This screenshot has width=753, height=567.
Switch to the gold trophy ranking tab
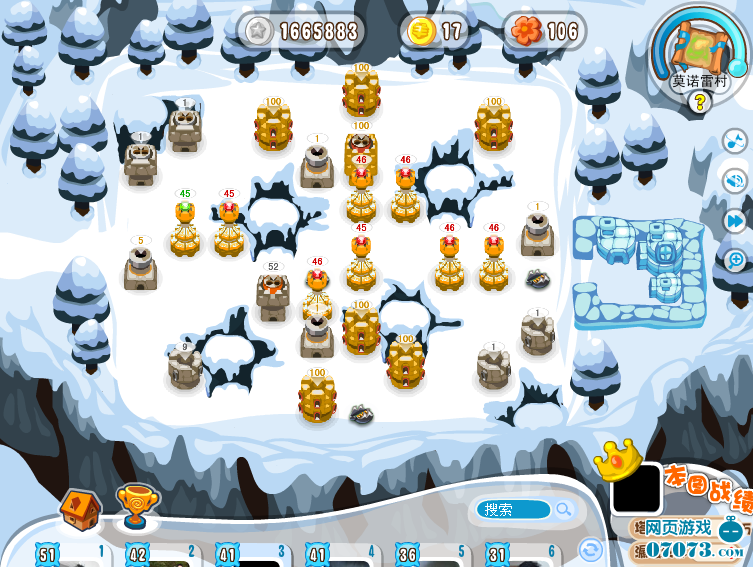(x=133, y=506)
